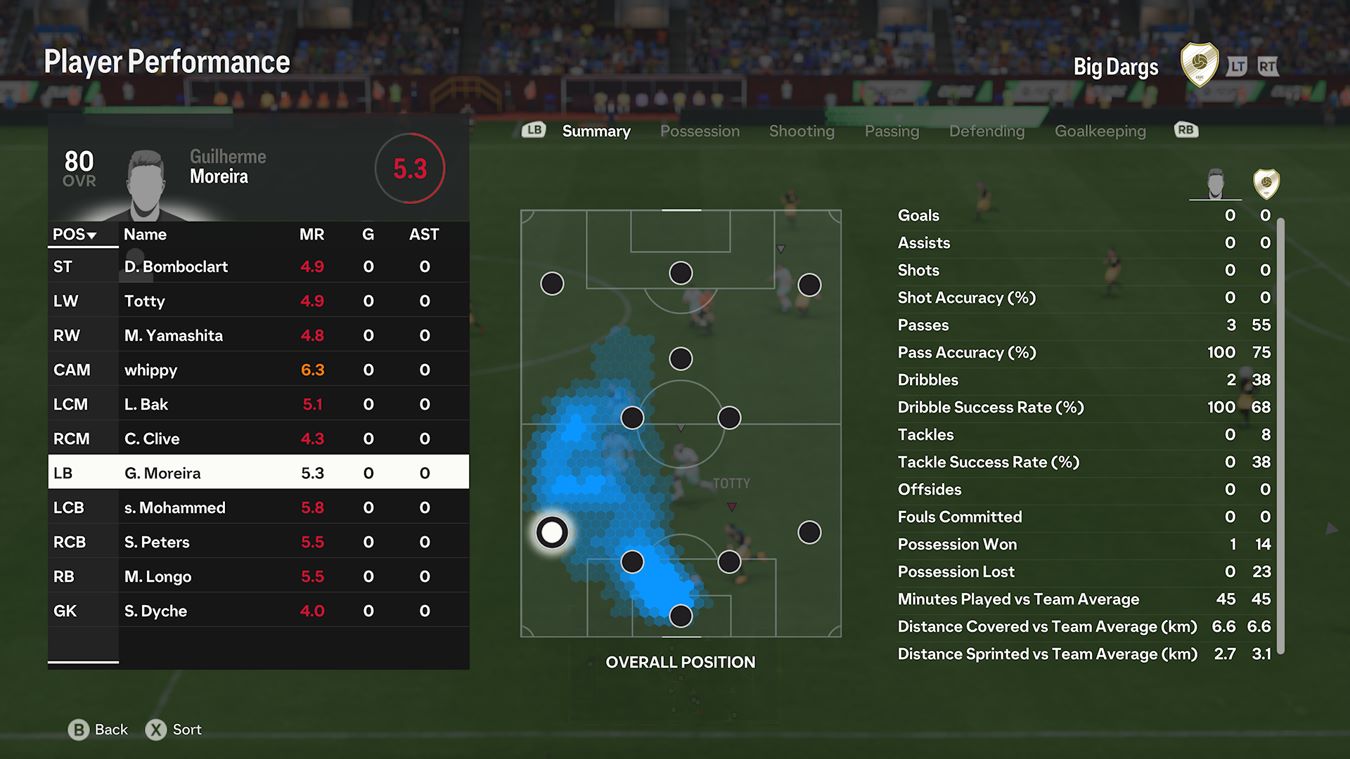Image resolution: width=1350 pixels, height=759 pixels.
Task: Select the Summary tab
Action: [596, 131]
